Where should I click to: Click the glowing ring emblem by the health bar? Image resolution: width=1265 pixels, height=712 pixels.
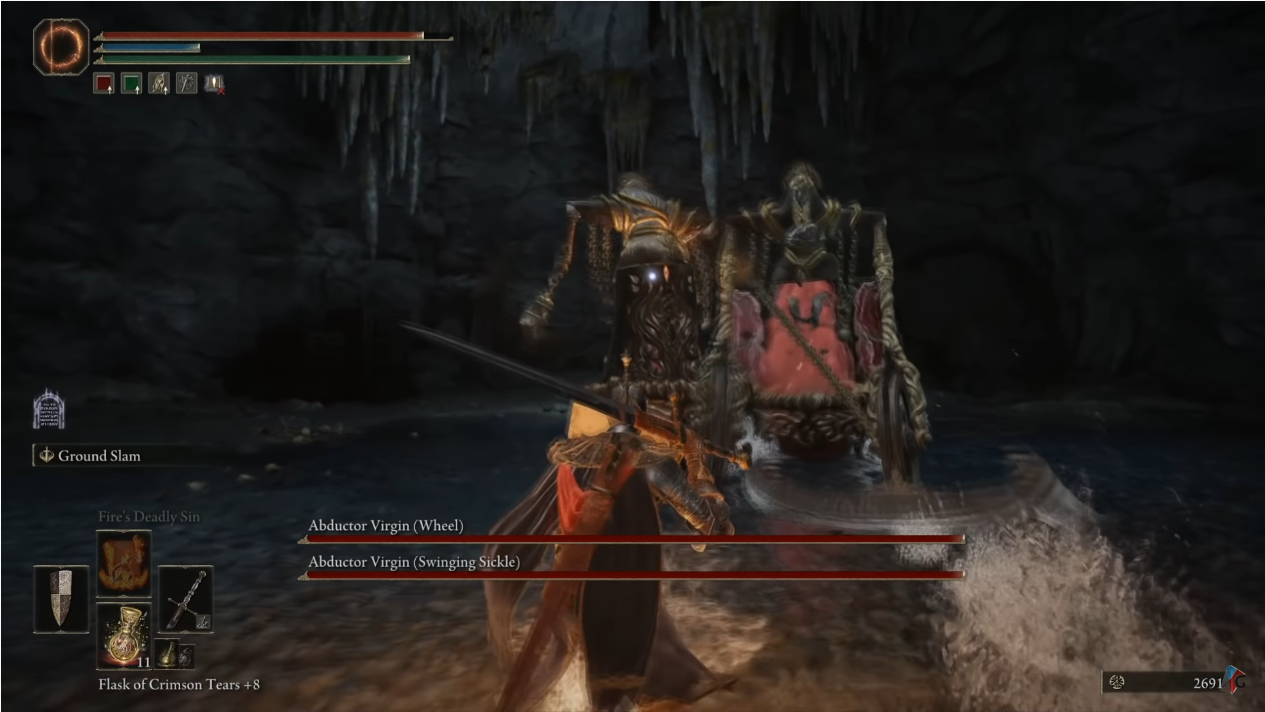61,46
